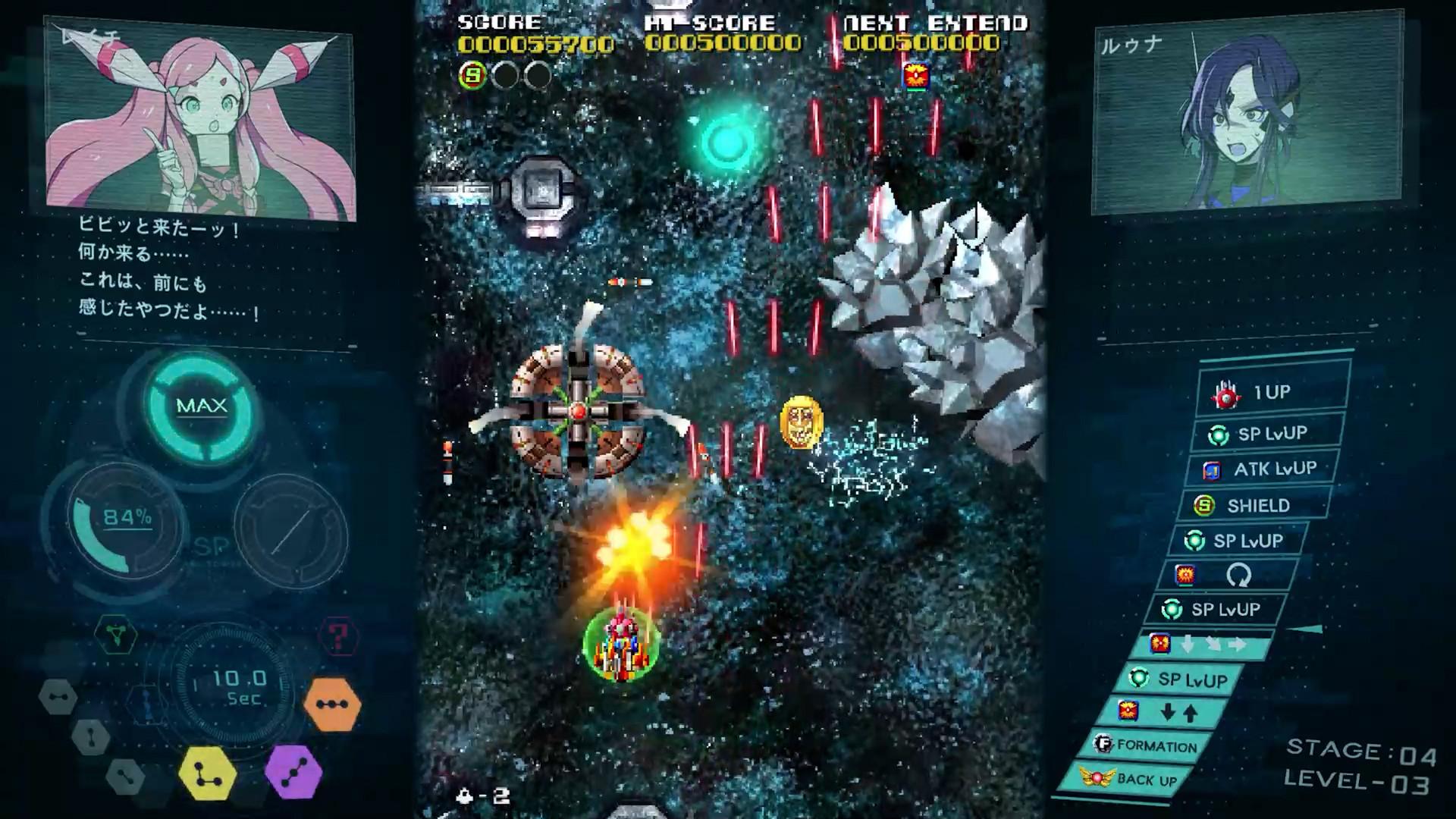
Task: Pick the FORMATION entry in the list
Action: (x=1146, y=745)
